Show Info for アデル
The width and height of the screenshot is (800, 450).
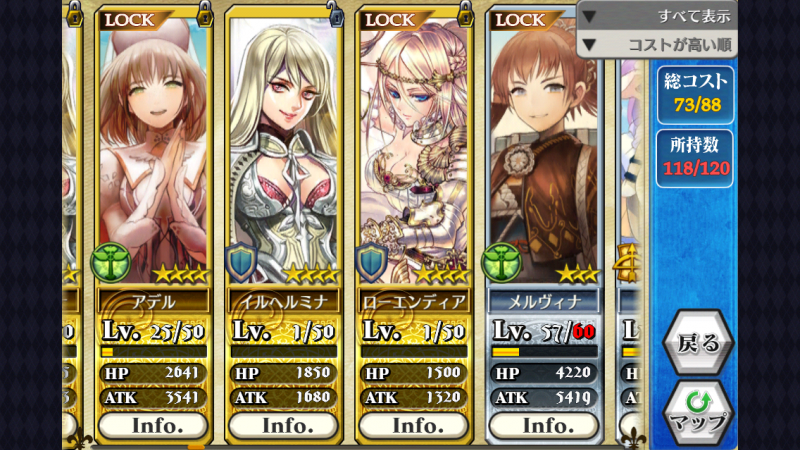(153, 424)
